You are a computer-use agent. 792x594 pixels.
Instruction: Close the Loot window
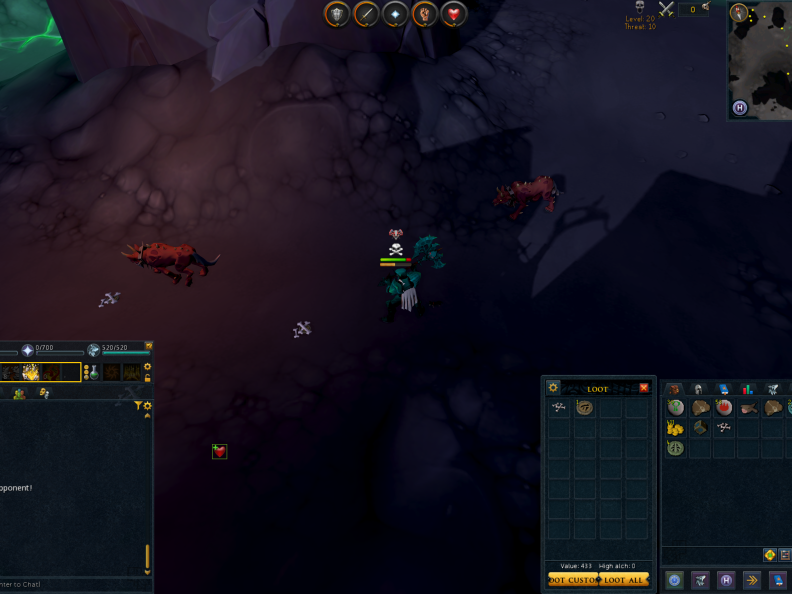coord(644,388)
